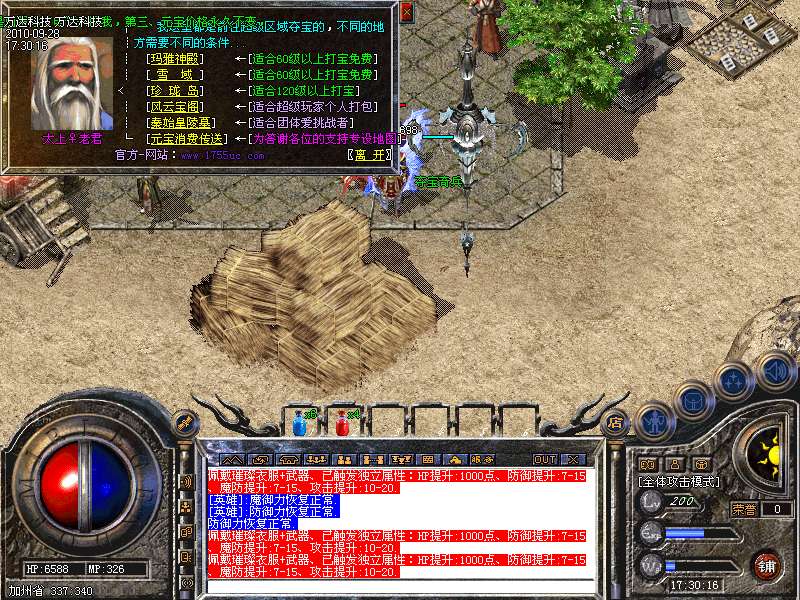
Task: Close the NPC dialog with the red X
Action: pos(406,12)
